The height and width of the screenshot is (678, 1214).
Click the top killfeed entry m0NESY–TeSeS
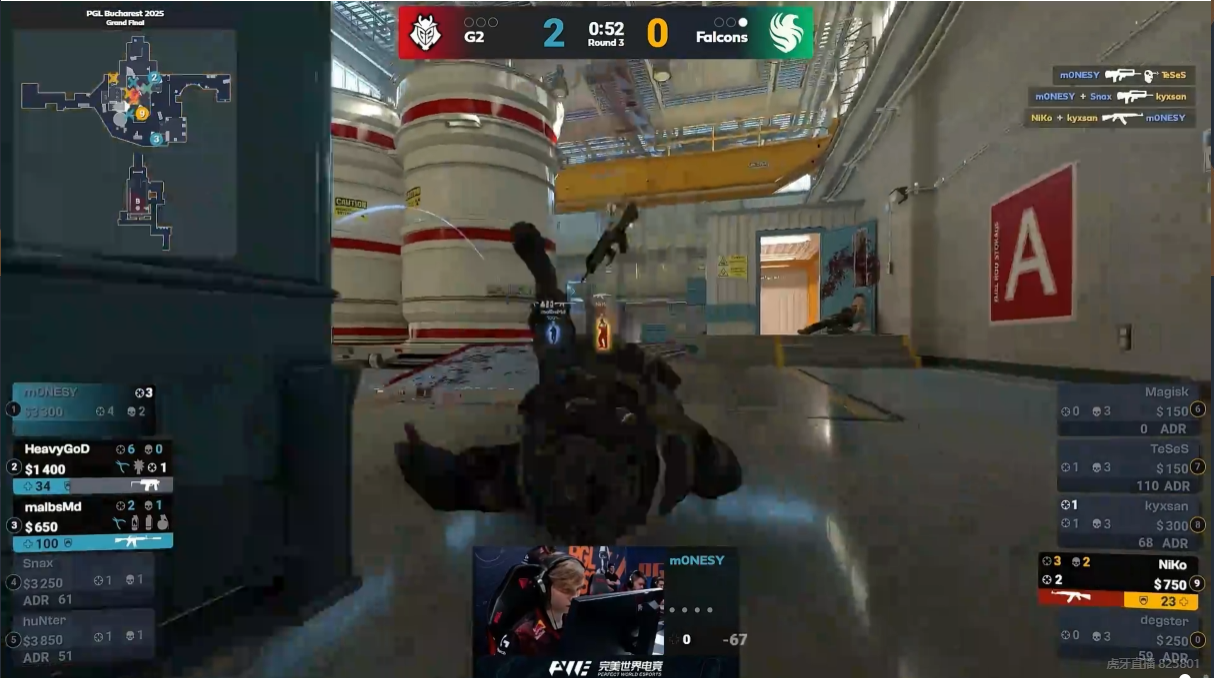point(1123,75)
